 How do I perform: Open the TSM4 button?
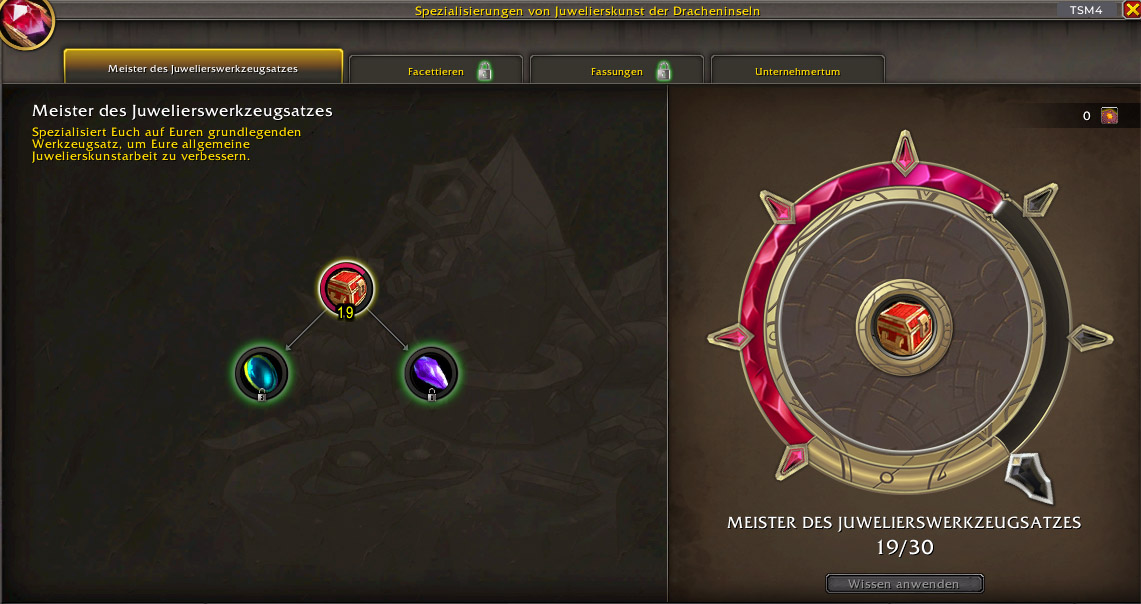point(1085,10)
